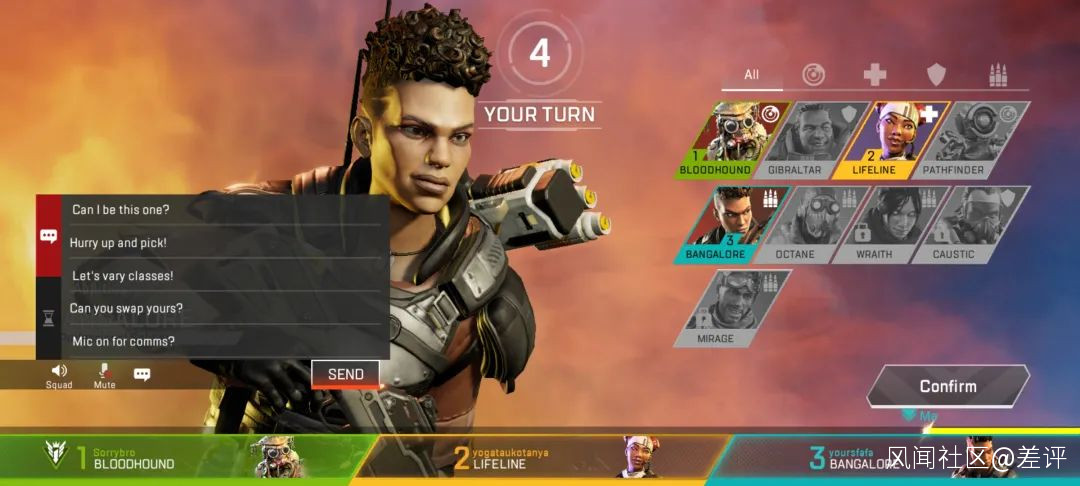The width and height of the screenshot is (1080, 486).
Task: Toggle the microphone Mute button
Action: point(104,375)
